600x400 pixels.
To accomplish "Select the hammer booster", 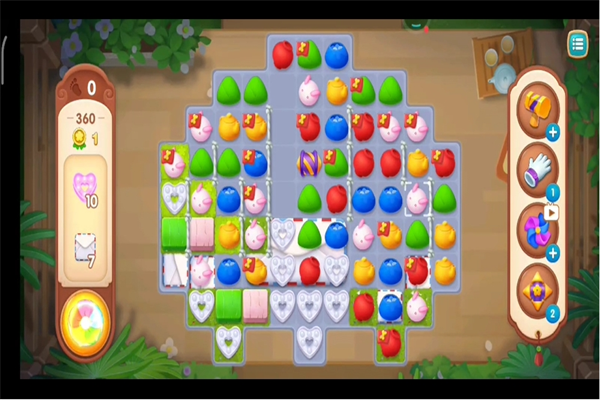I will pyautogui.click(x=535, y=108).
